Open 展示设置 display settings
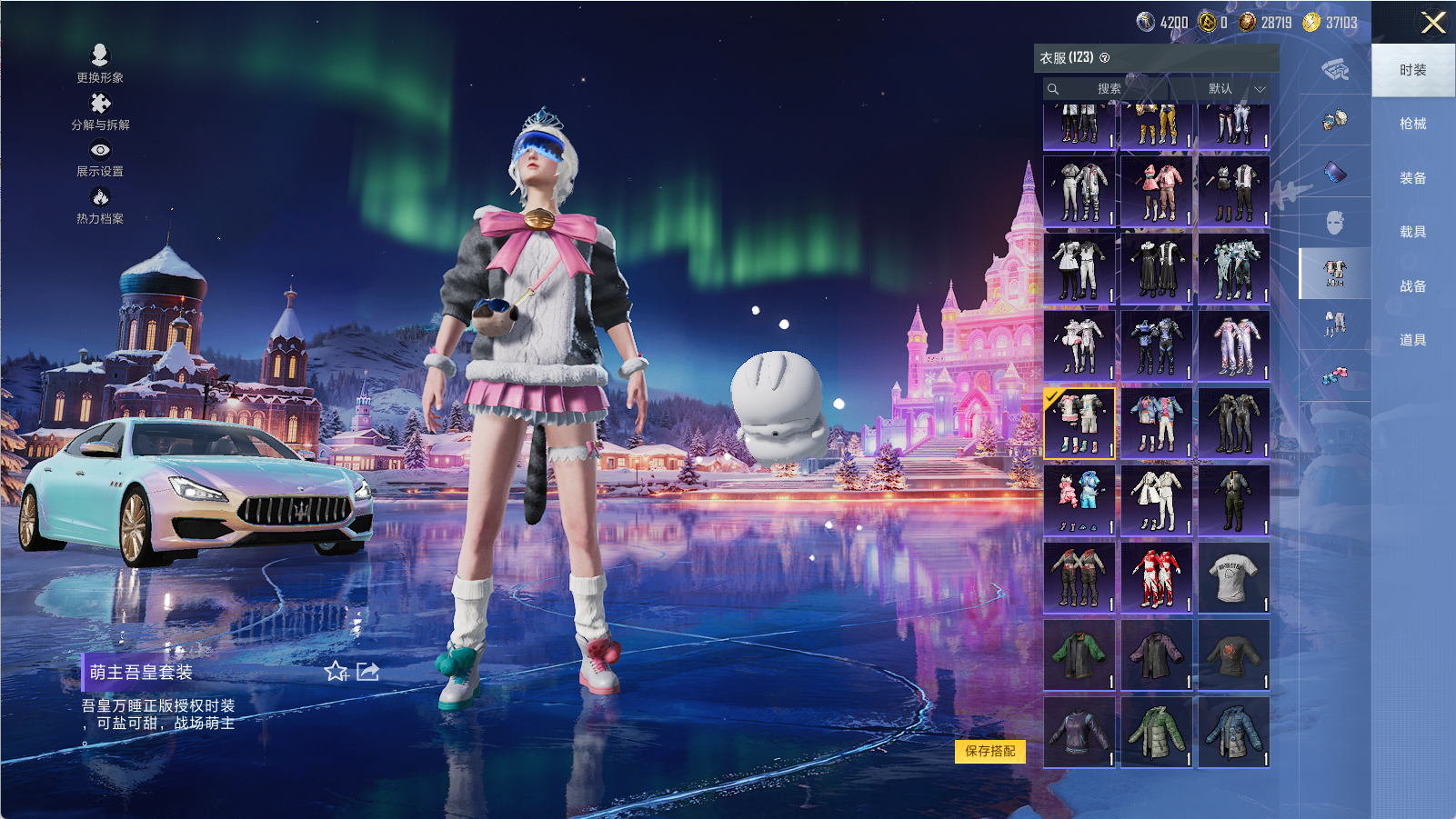 100,157
